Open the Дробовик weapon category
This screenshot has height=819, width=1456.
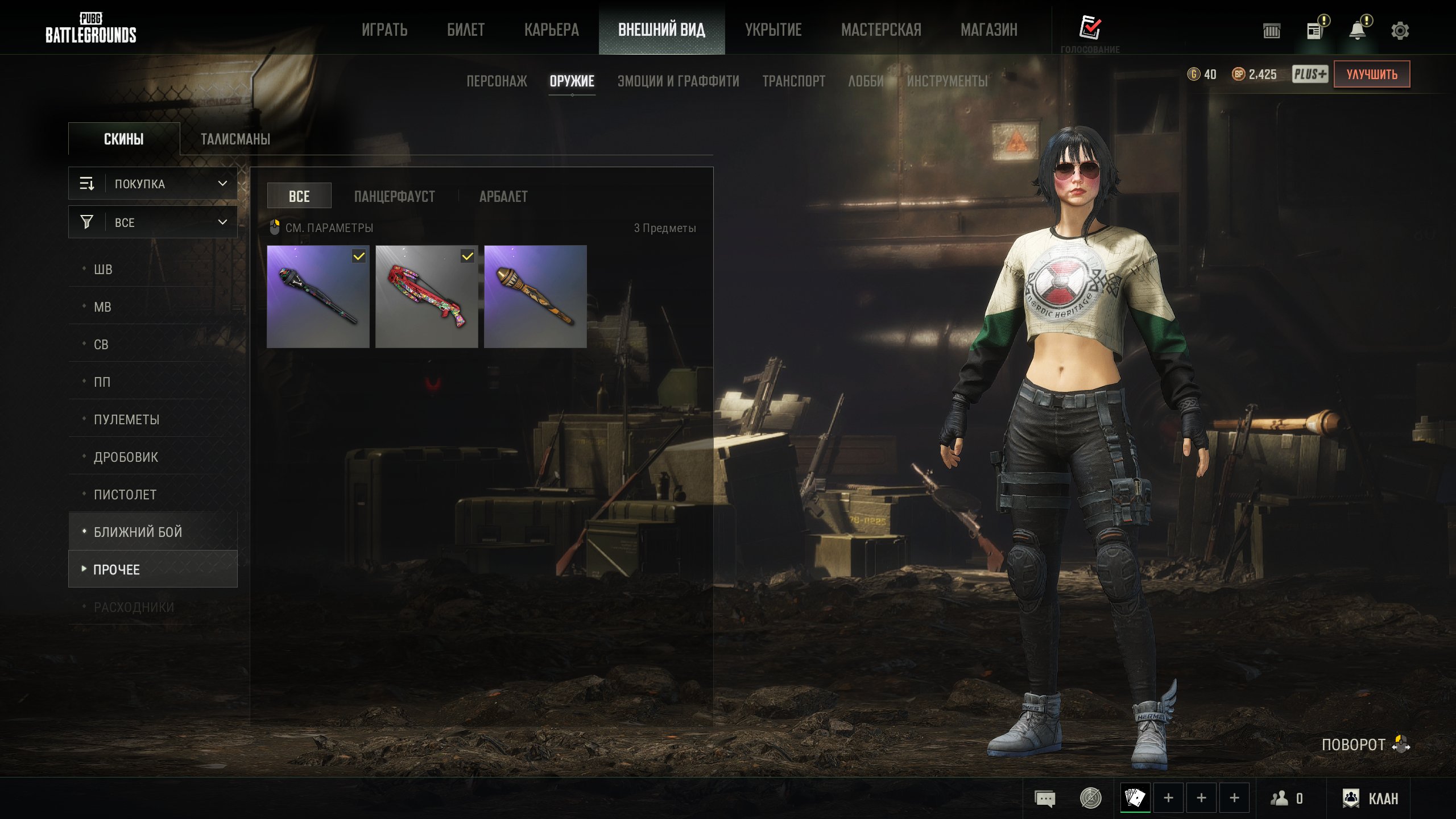click(126, 457)
